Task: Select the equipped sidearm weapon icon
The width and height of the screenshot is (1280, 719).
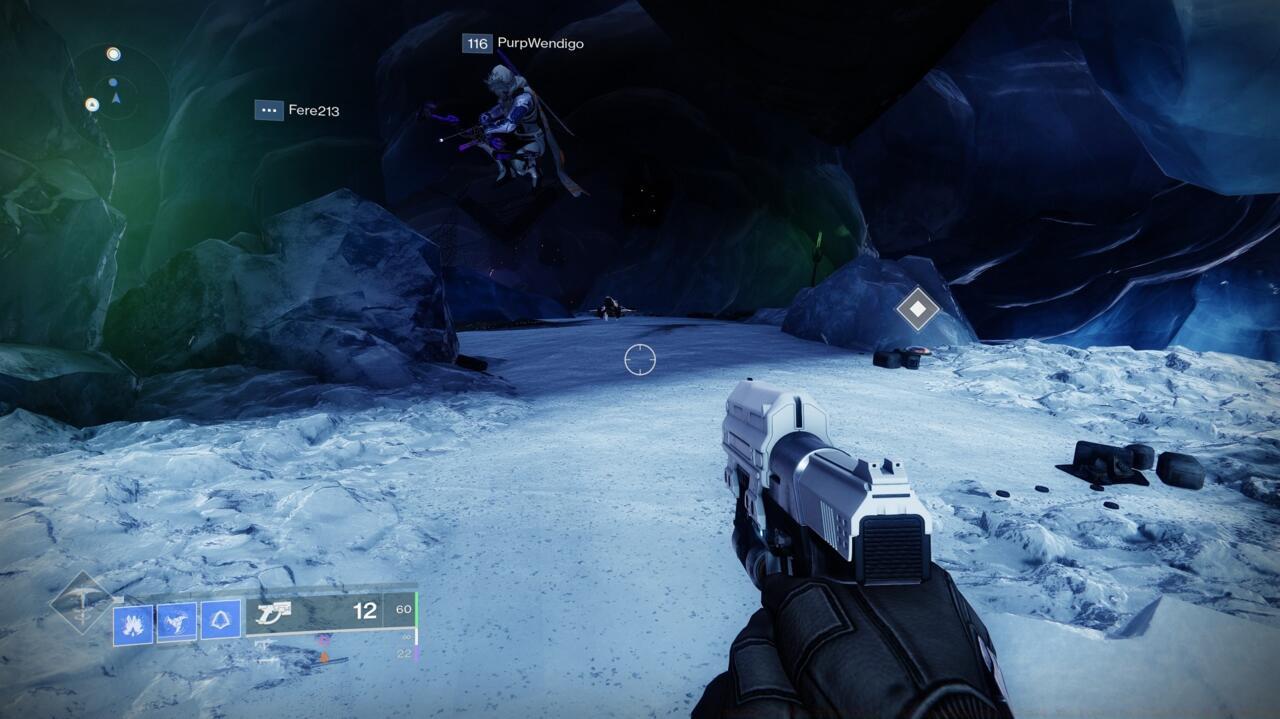Action: (273, 613)
